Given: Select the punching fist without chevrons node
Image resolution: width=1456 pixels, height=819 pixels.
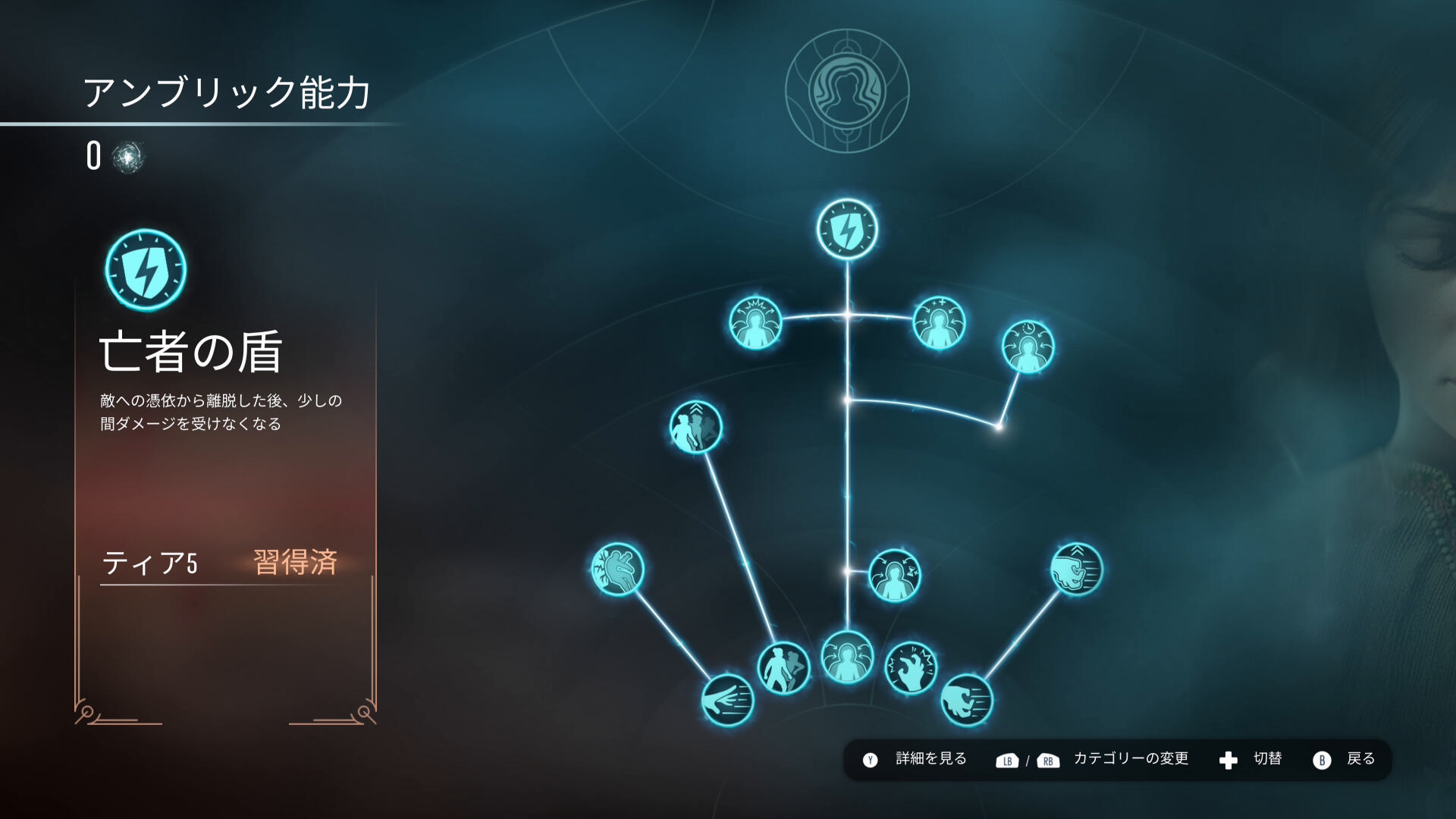Looking at the screenshot, I should coord(967,700).
